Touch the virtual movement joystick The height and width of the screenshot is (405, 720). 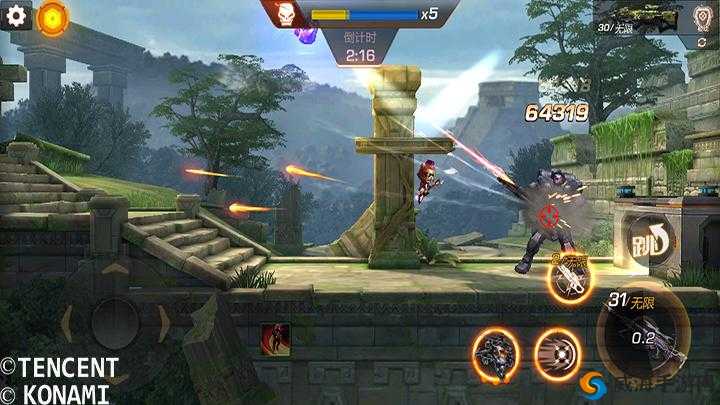point(114,323)
